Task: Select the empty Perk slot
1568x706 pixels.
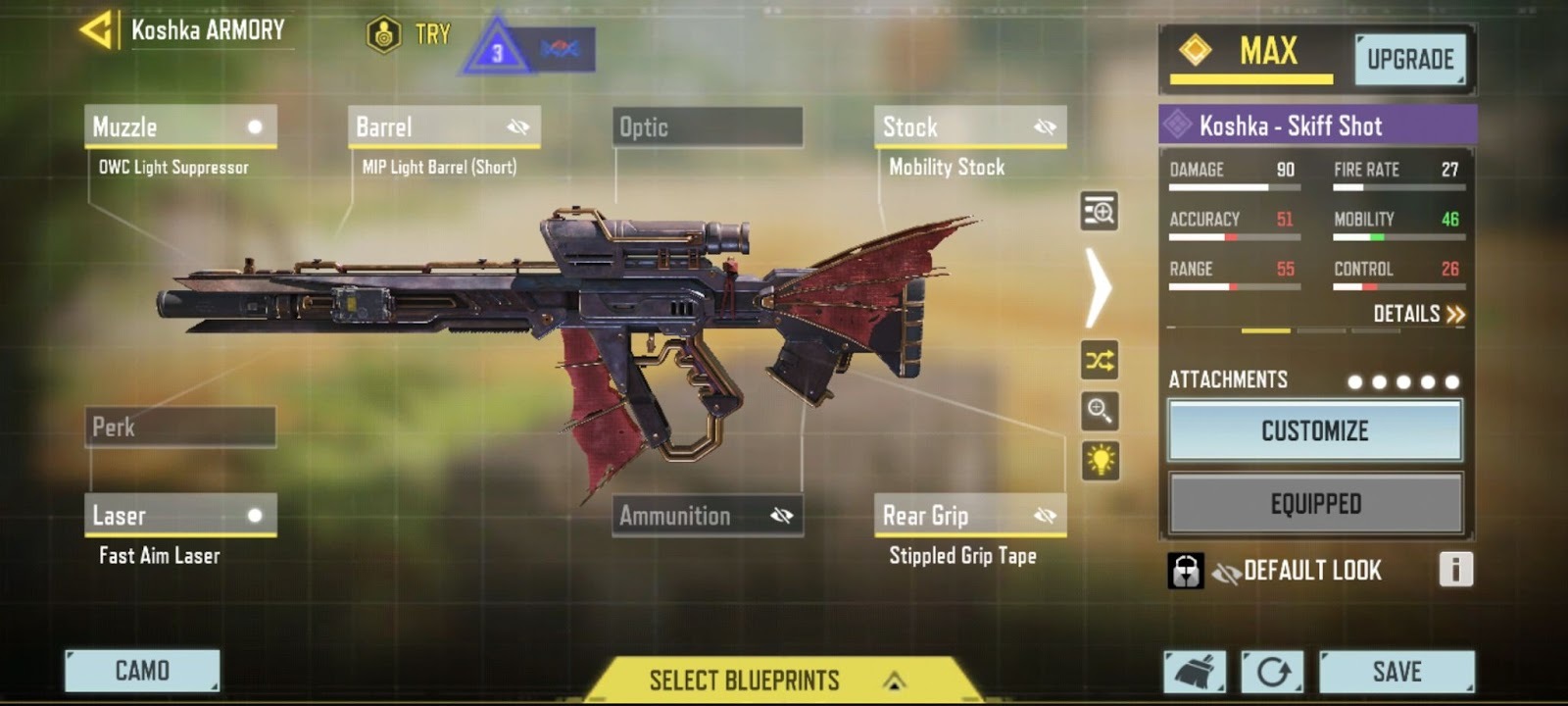Action: (x=180, y=428)
